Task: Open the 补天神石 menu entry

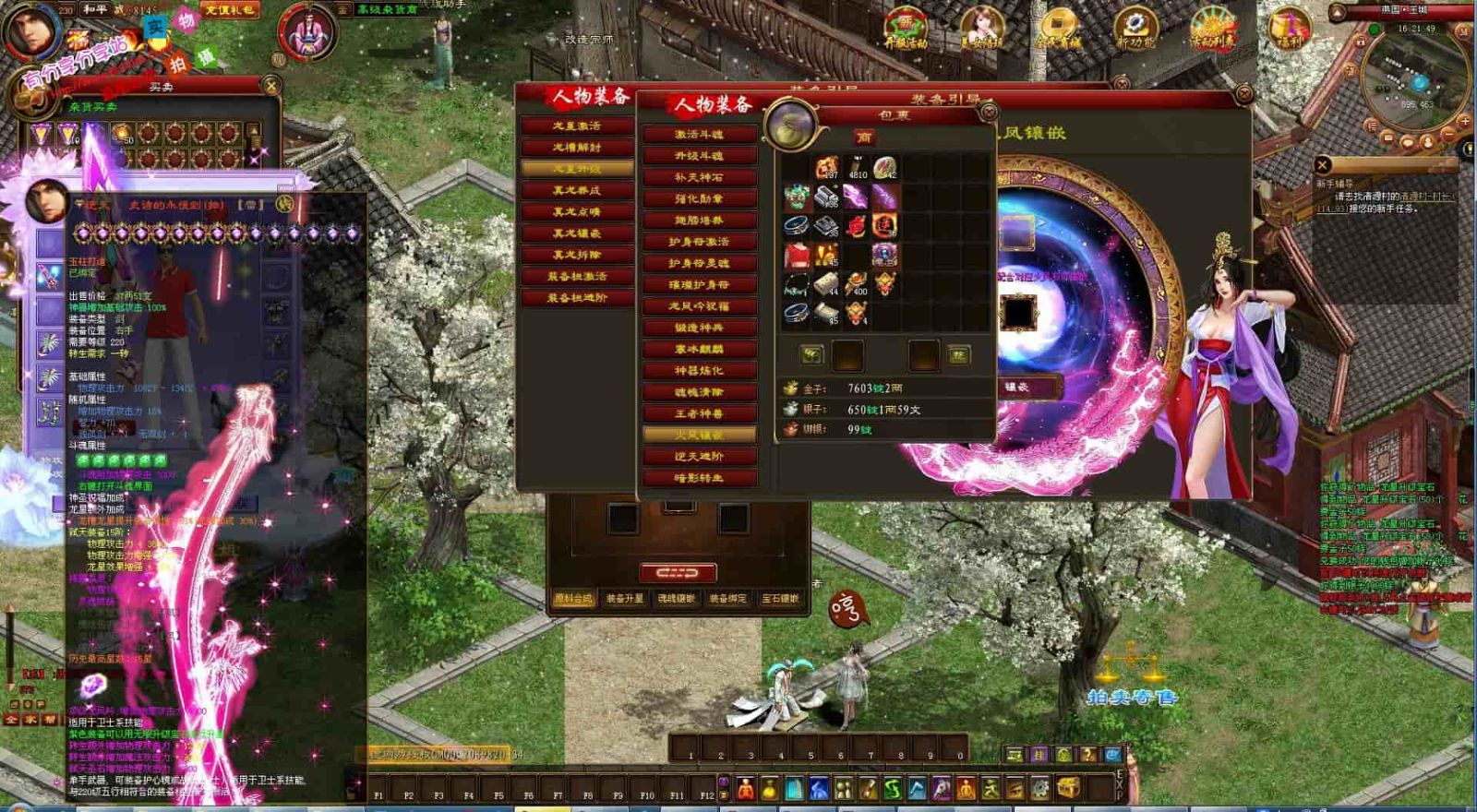Action: (699, 177)
